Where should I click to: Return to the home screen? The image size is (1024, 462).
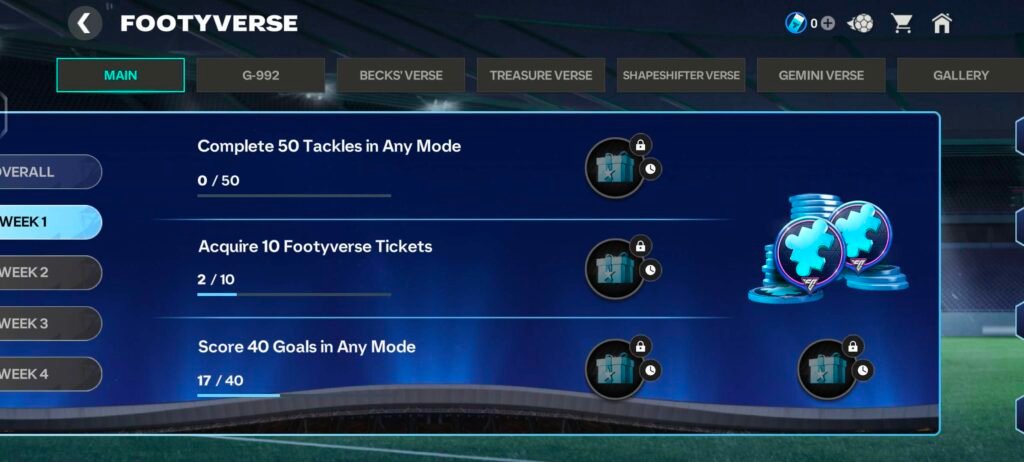tap(942, 23)
